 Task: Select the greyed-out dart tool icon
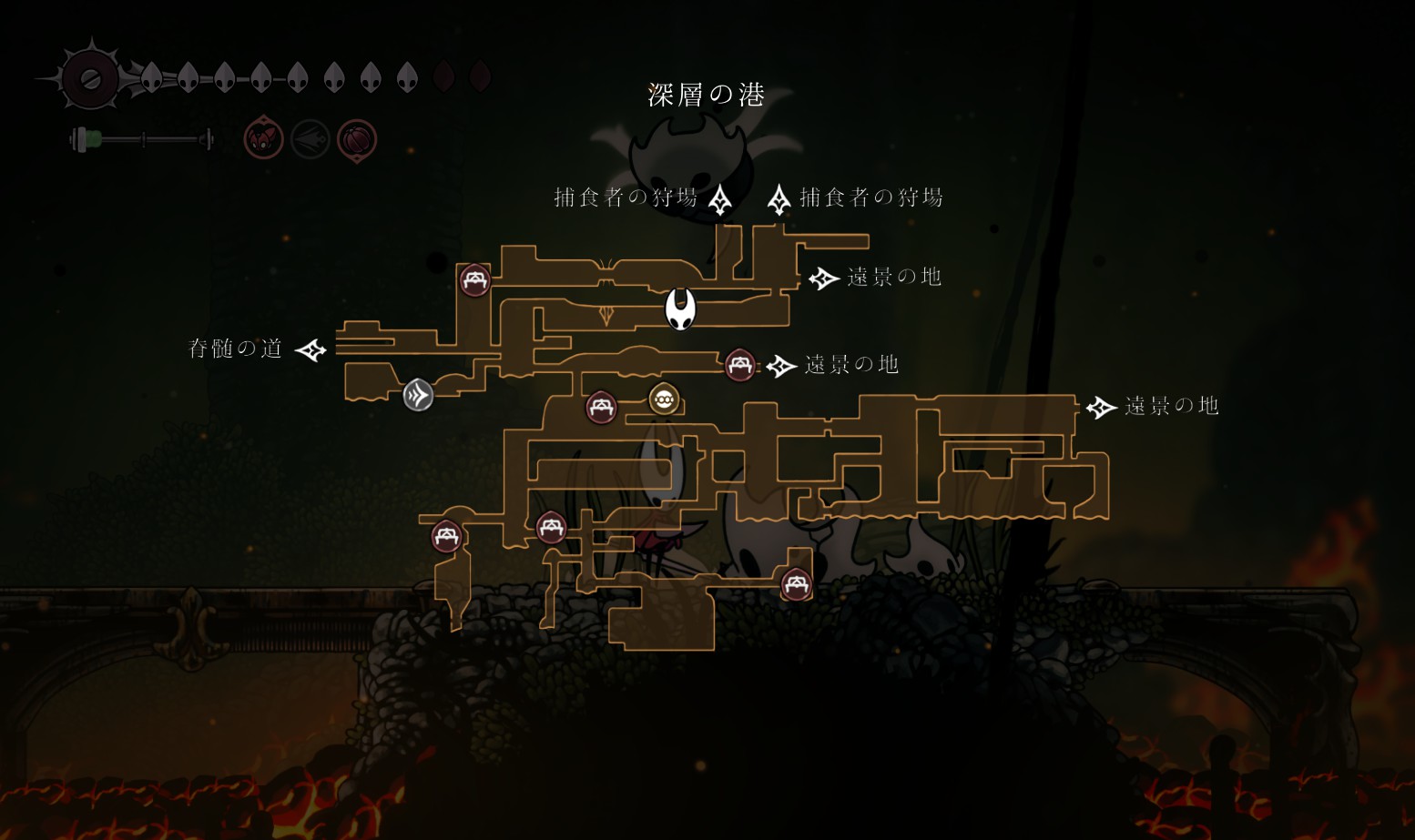coord(310,139)
